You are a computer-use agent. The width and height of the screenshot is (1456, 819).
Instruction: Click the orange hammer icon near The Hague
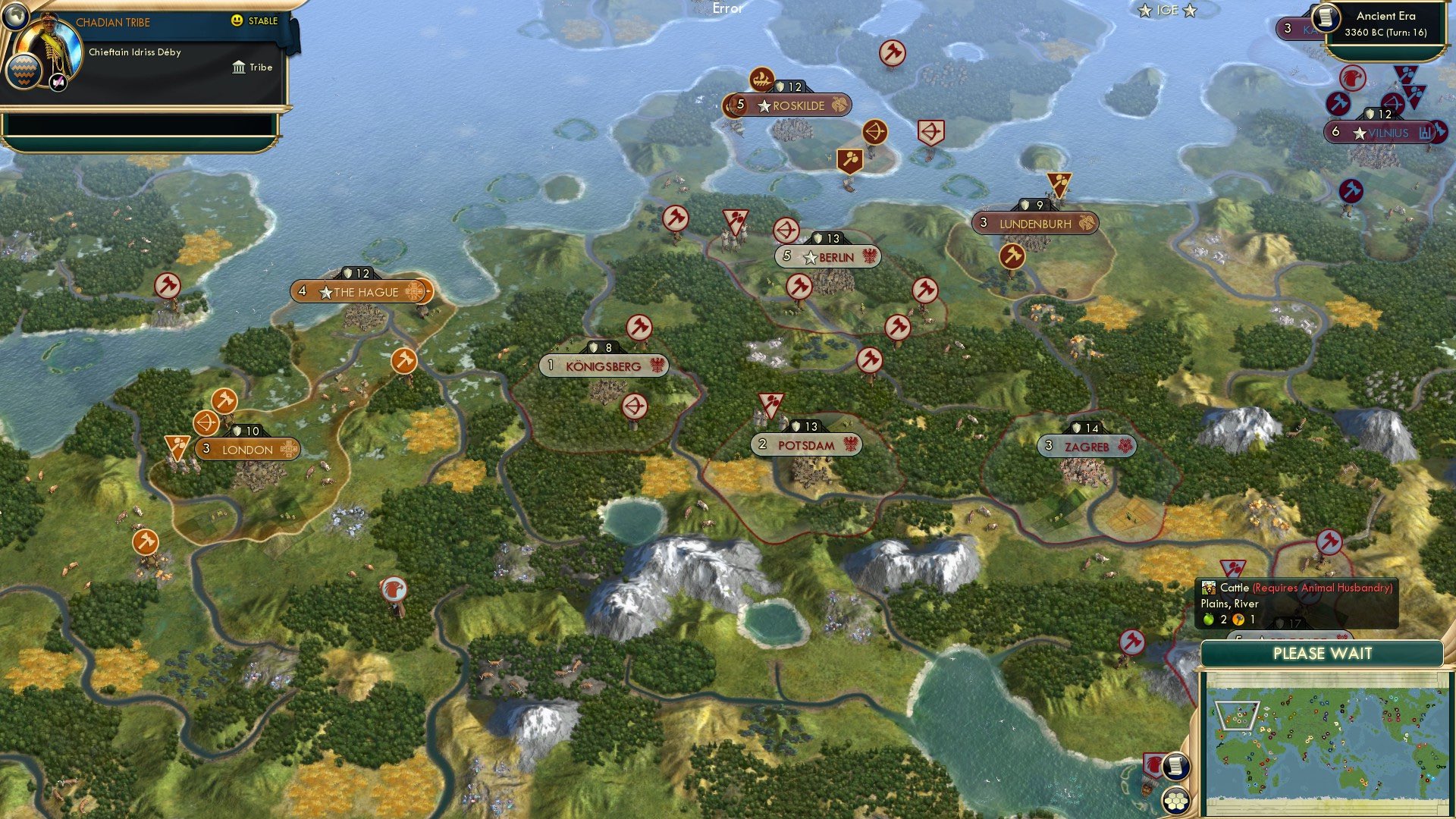point(405,362)
